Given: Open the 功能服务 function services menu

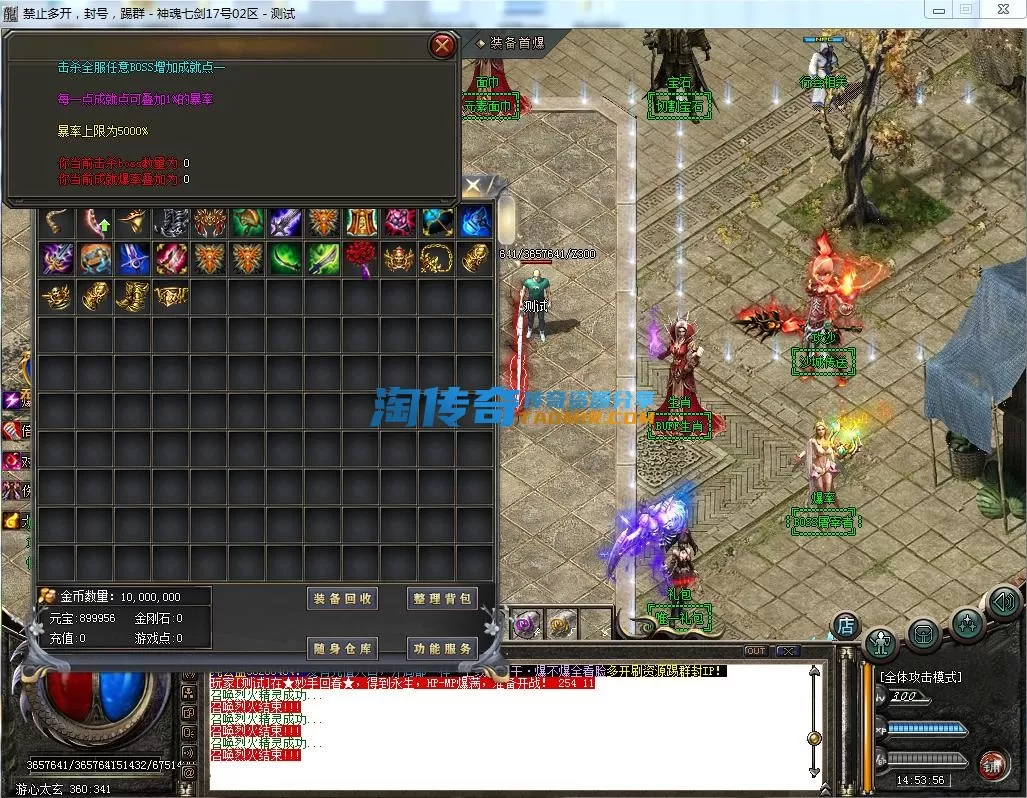Looking at the screenshot, I should 442,648.
